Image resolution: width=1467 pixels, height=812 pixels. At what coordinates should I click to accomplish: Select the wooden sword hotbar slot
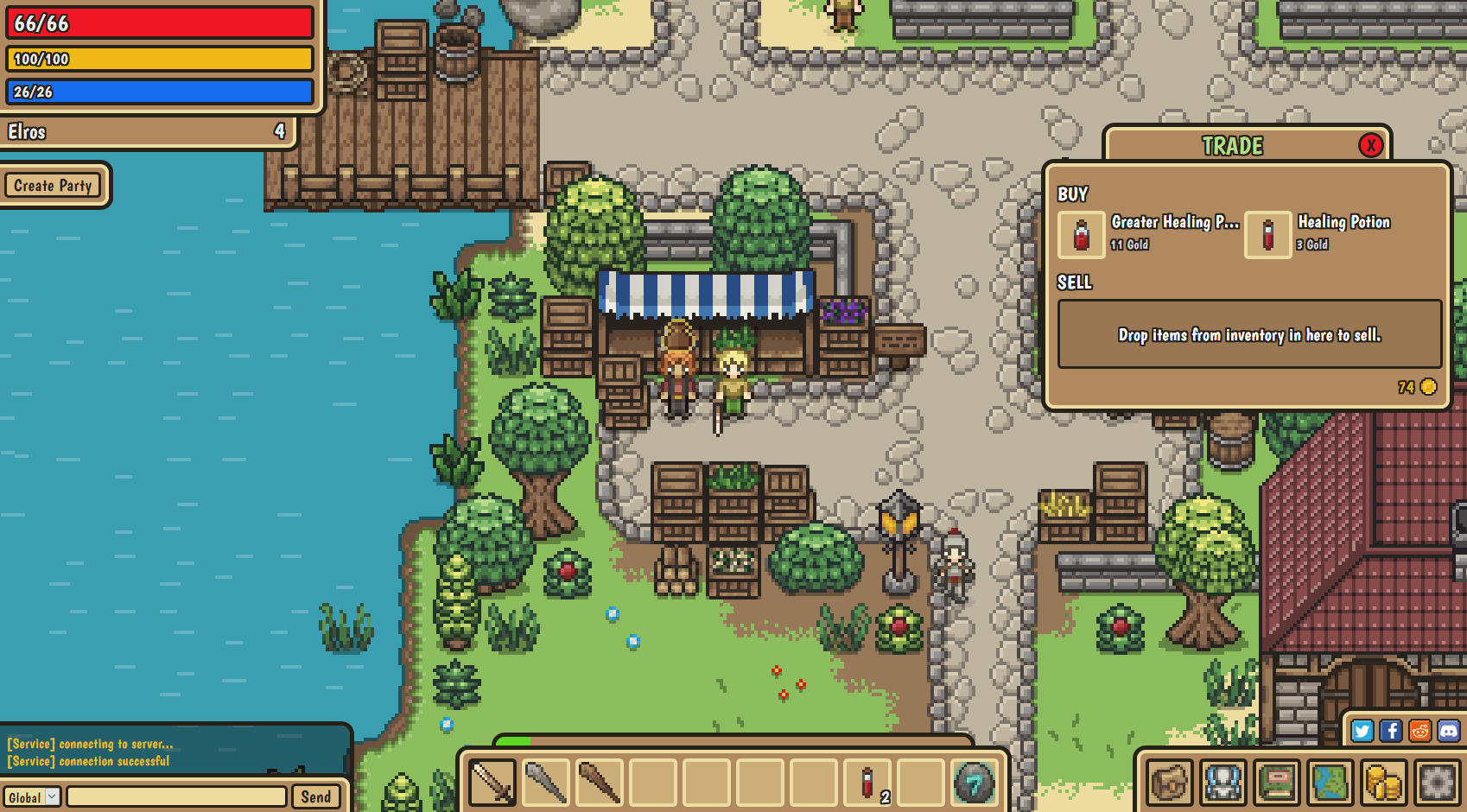point(492,783)
